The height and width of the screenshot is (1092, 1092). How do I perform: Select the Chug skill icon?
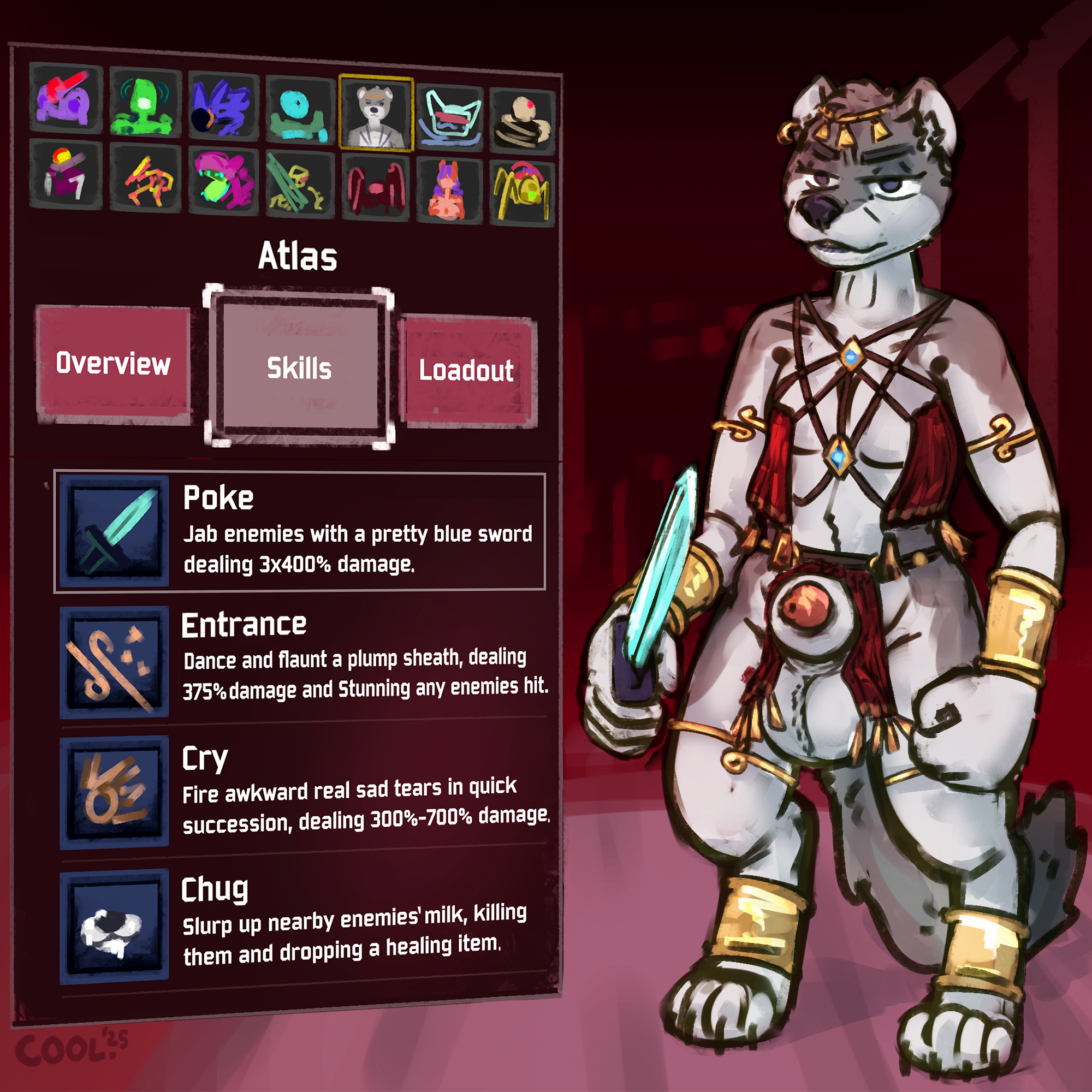(x=114, y=926)
